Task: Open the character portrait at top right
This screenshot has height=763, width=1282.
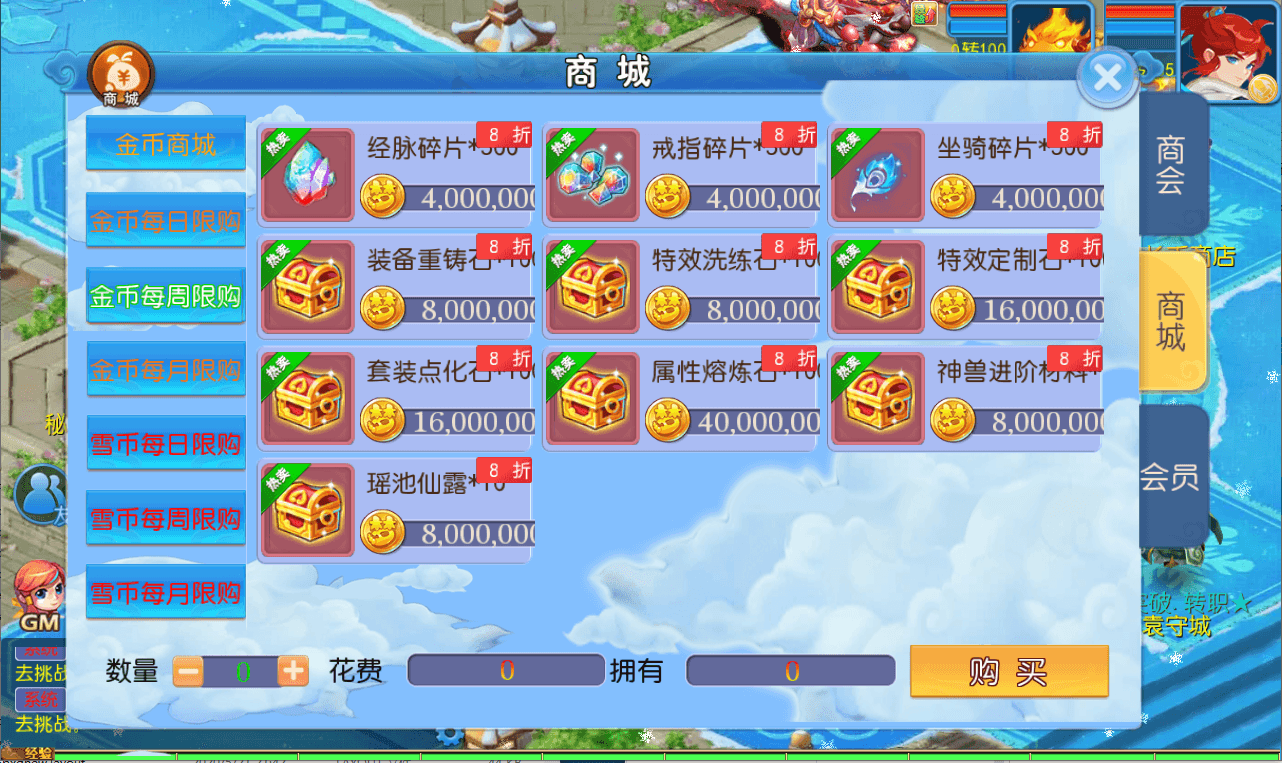Action: [x=1229, y=49]
